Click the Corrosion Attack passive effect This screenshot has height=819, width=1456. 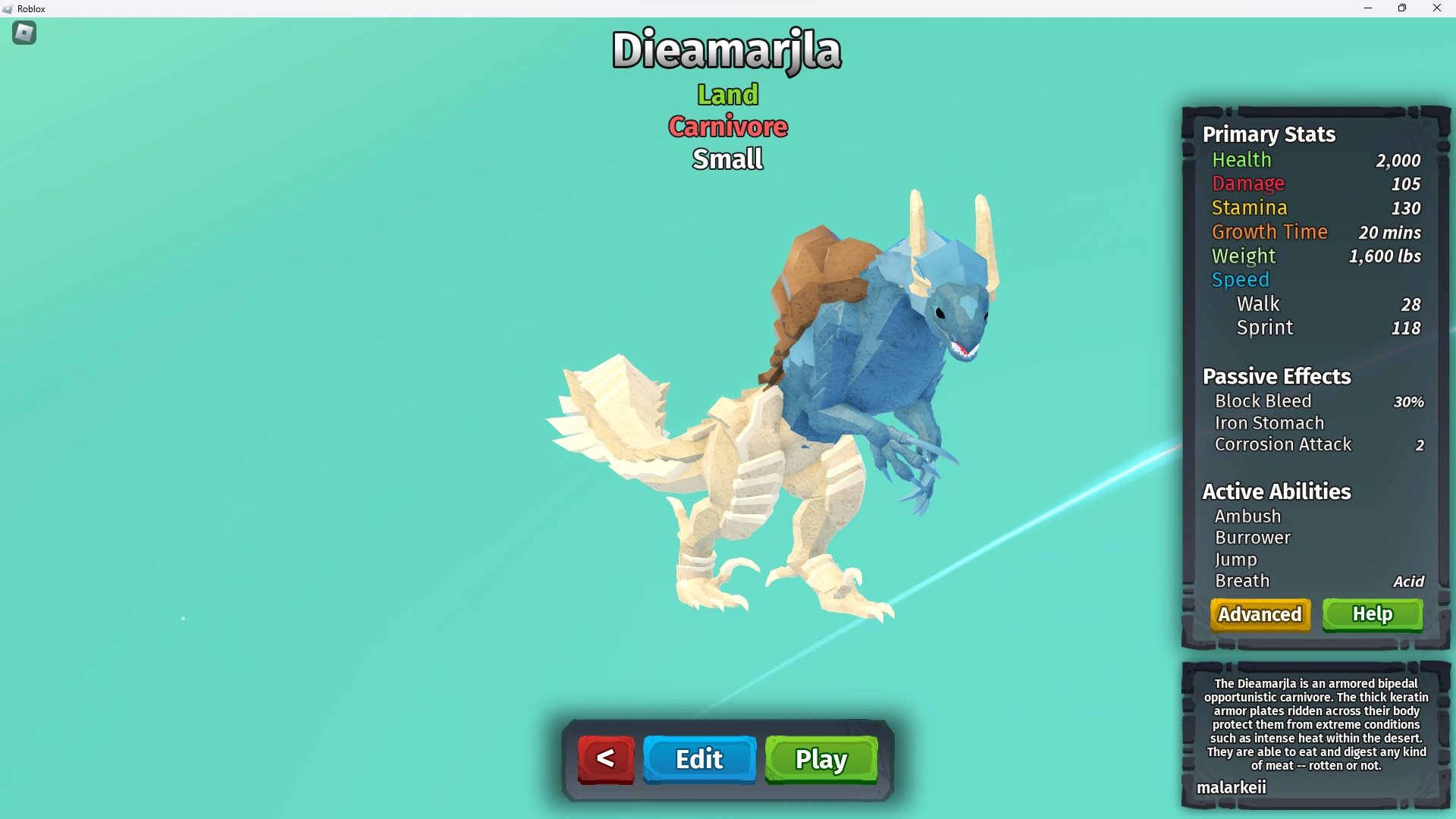1283,444
